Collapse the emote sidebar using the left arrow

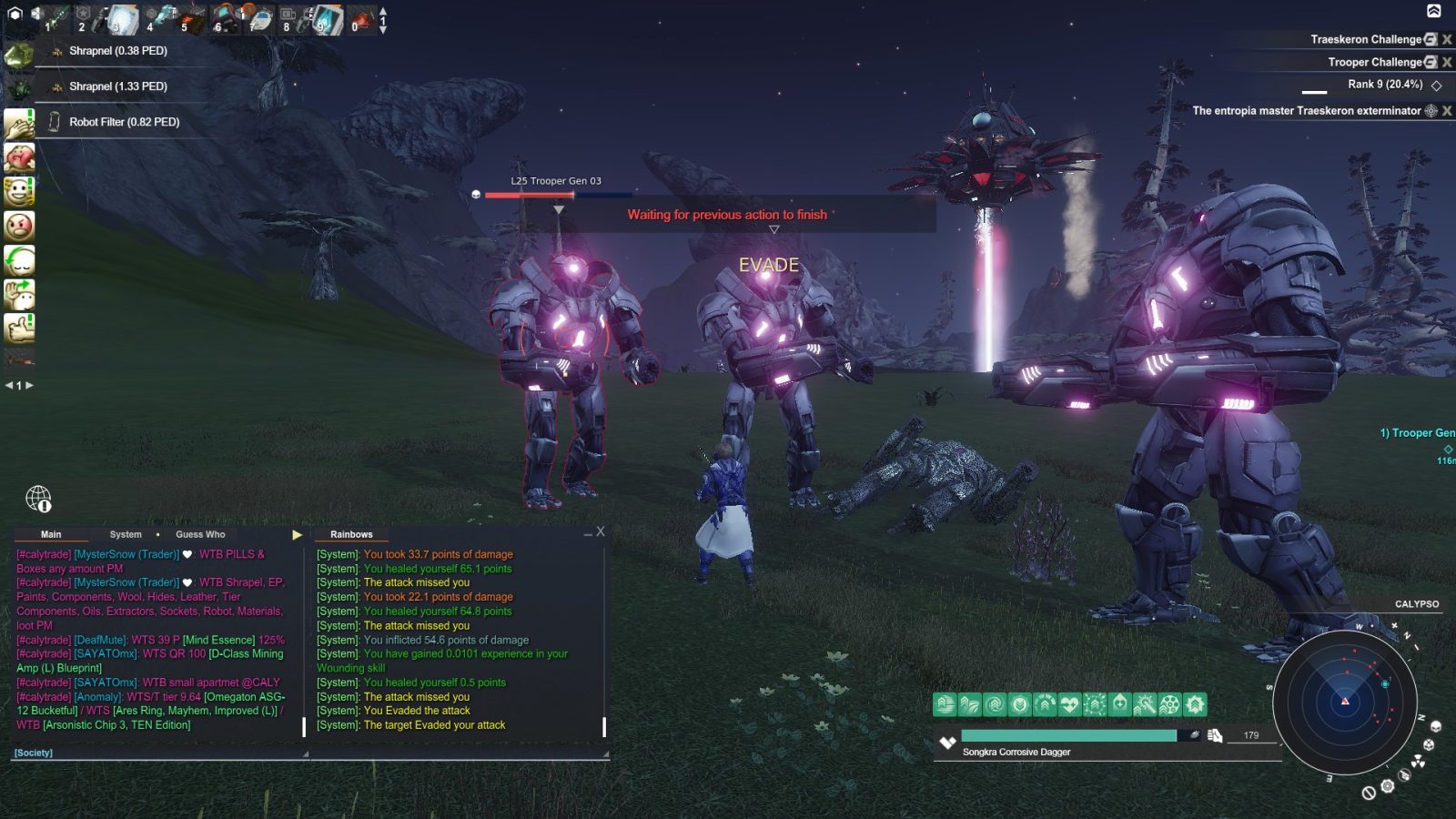(x=8, y=385)
